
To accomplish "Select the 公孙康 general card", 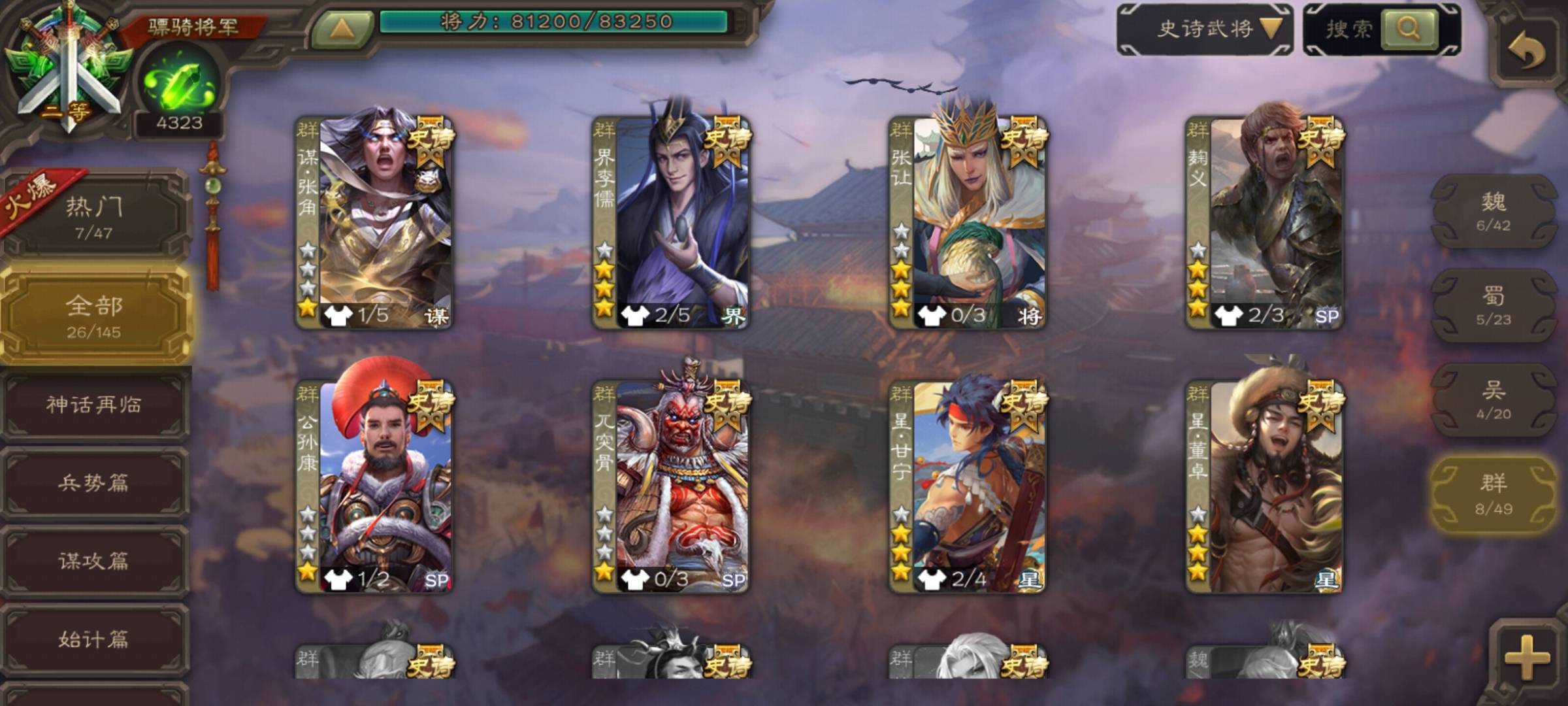I will pyautogui.click(x=374, y=487).
